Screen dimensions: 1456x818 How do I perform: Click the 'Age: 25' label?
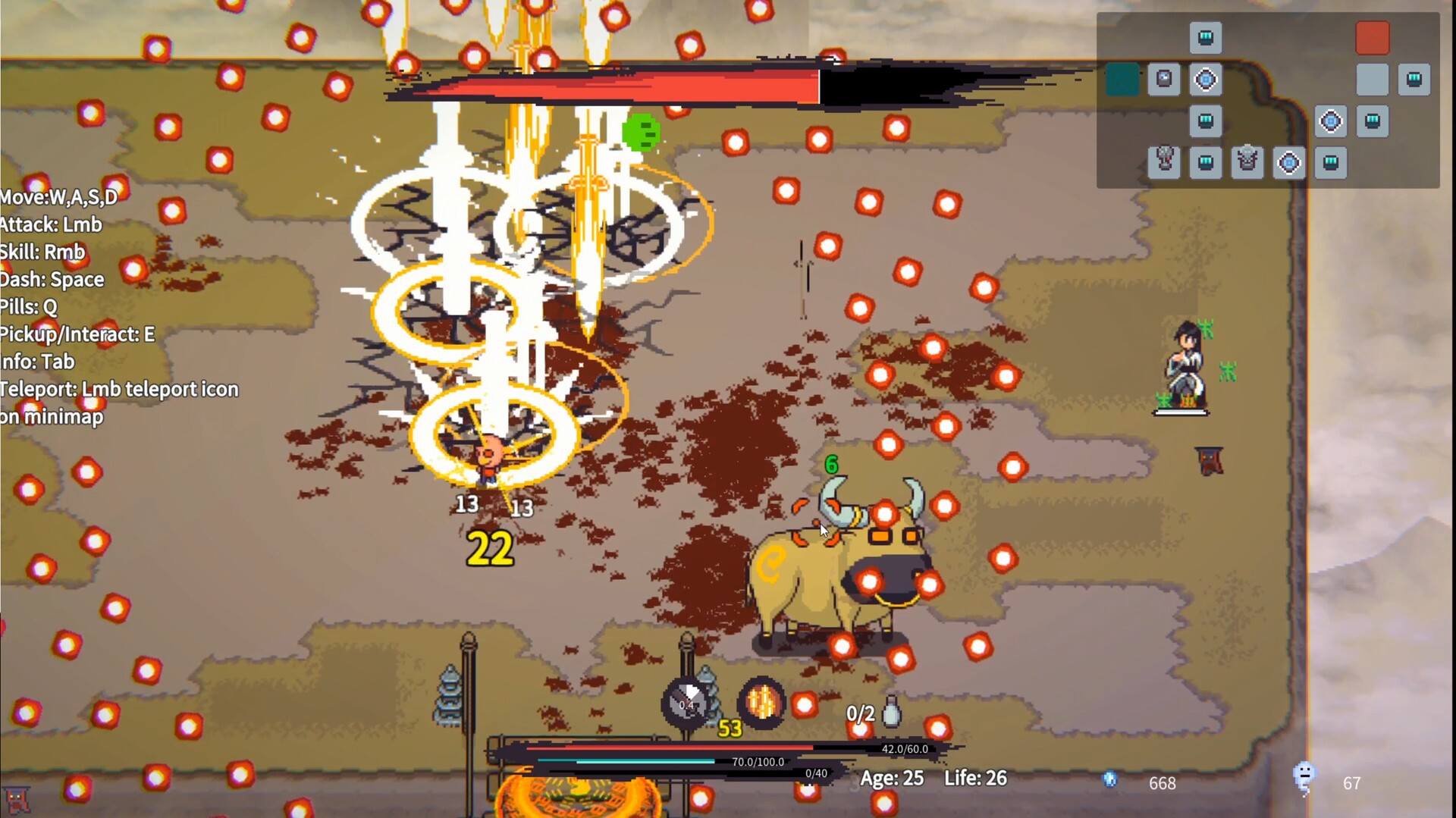892,779
